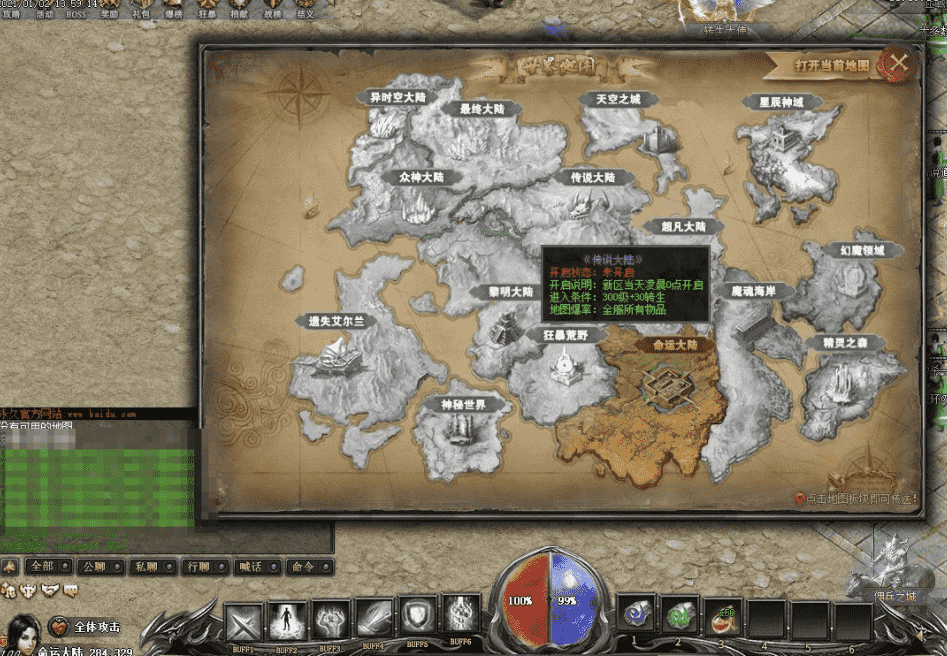Travel to 天空之城 on the map
This screenshot has height=656, width=947.
click(618, 100)
